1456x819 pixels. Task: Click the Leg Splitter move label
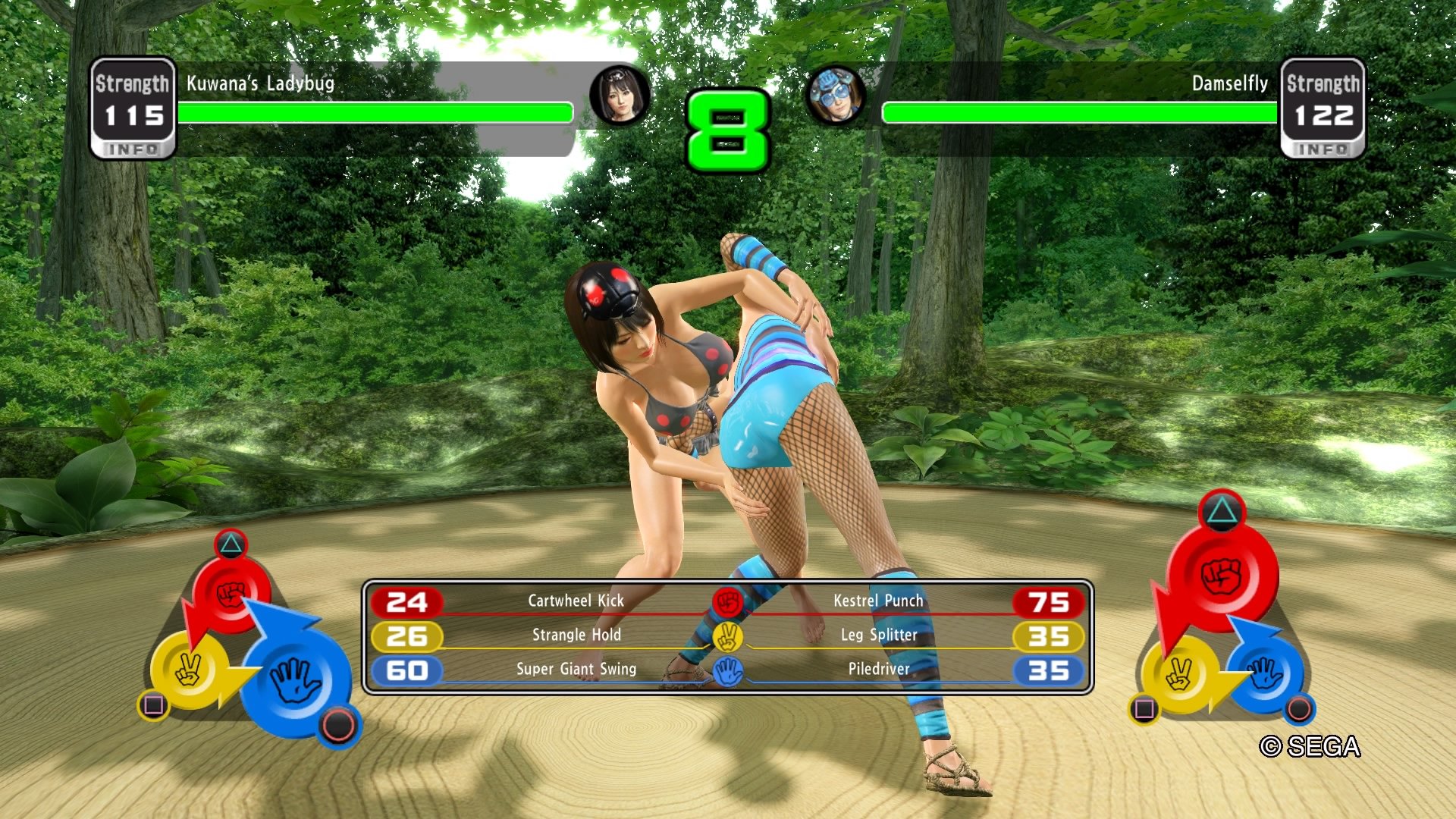coord(878,635)
